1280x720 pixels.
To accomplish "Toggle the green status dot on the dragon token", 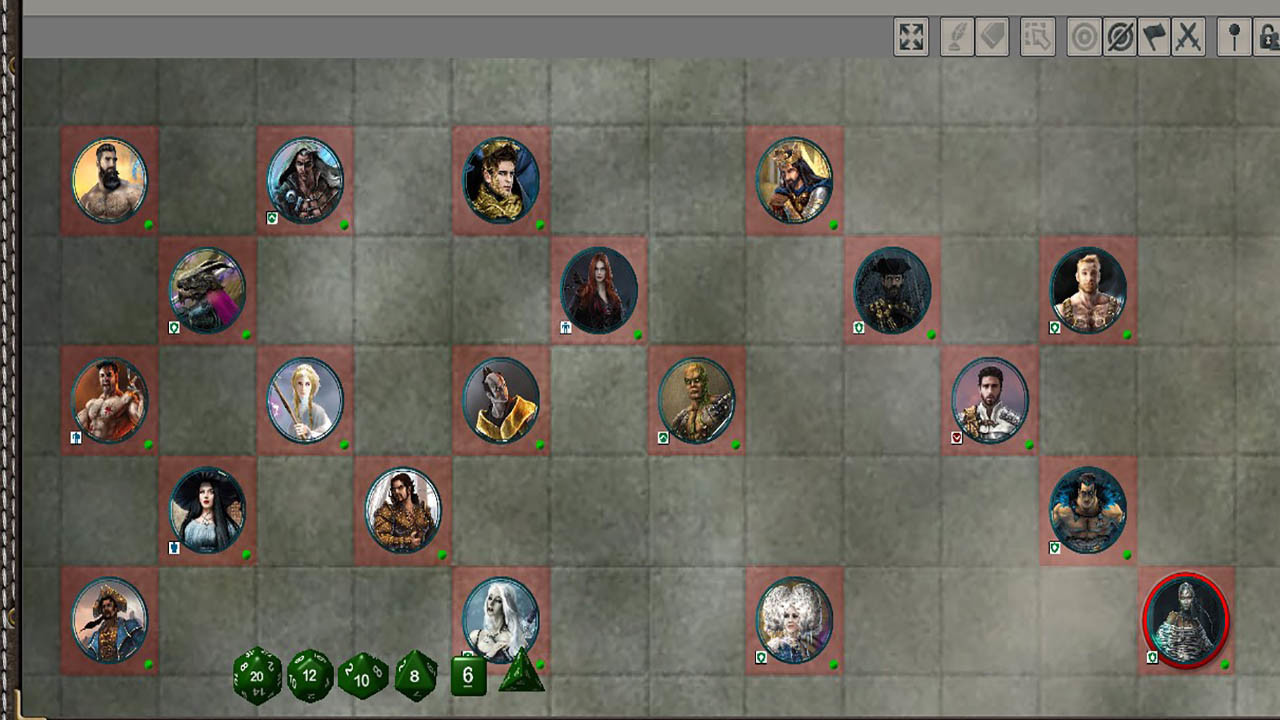I will point(245,332).
